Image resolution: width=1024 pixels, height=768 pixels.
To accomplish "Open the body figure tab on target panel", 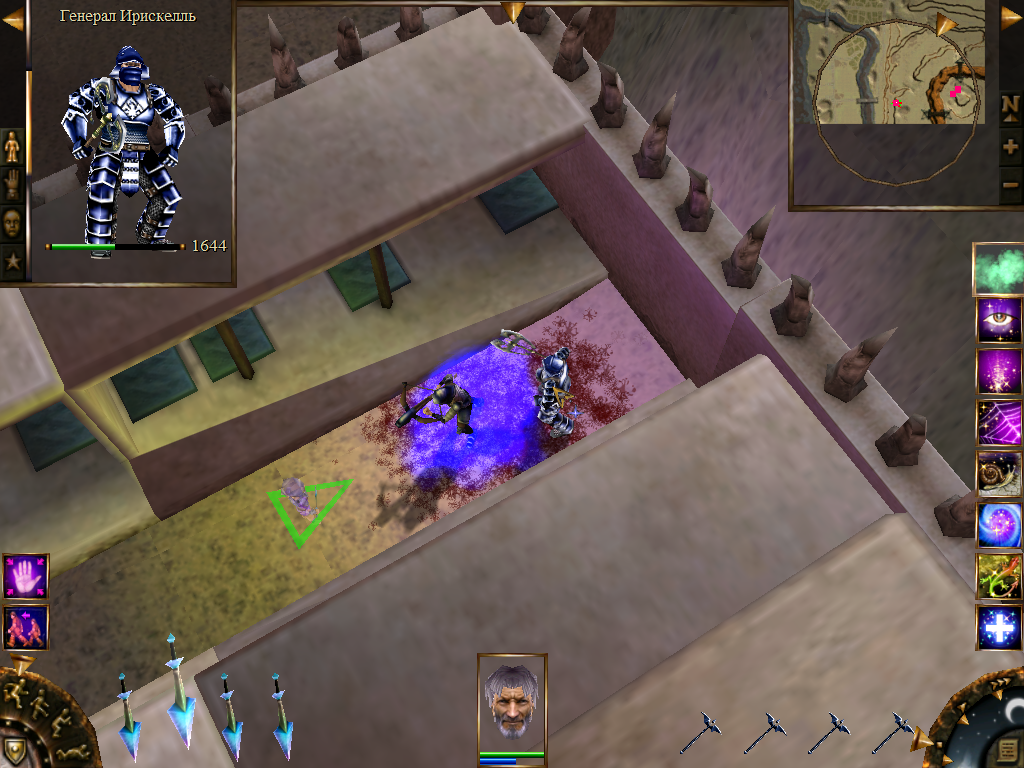I will [x=12, y=147].
